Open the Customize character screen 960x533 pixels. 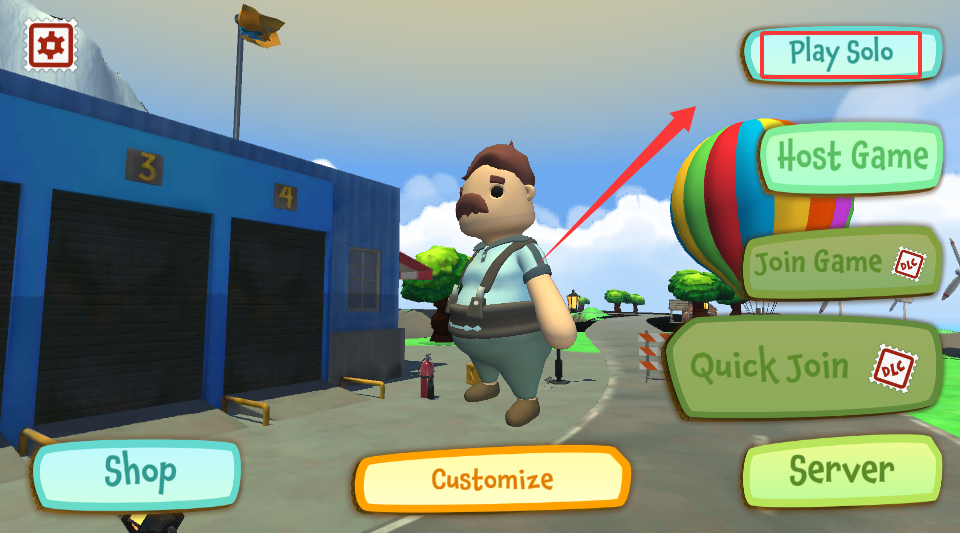click(492, 479)
